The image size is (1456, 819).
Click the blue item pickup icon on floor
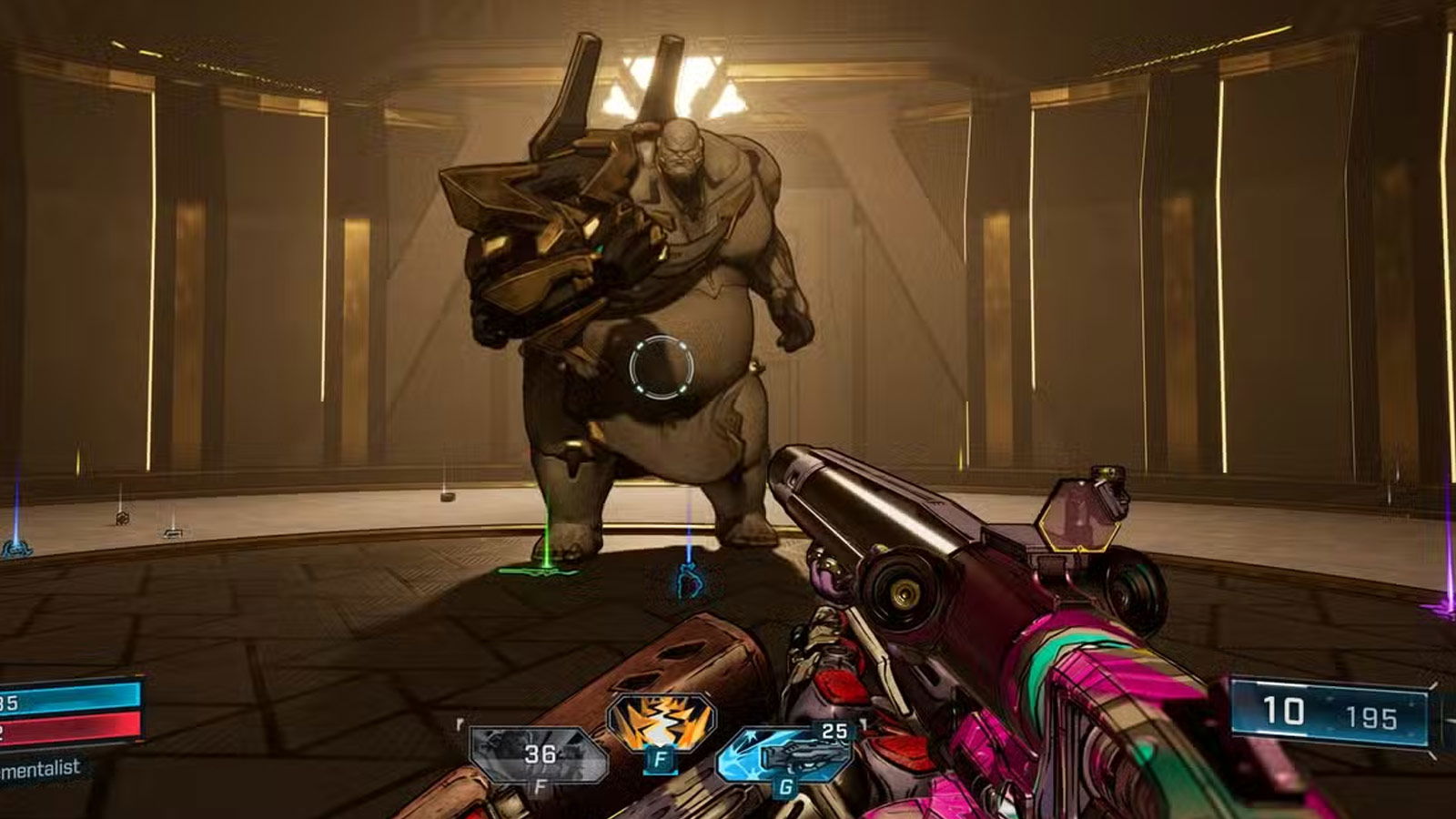pyautogui.click(x=689, y=583)
